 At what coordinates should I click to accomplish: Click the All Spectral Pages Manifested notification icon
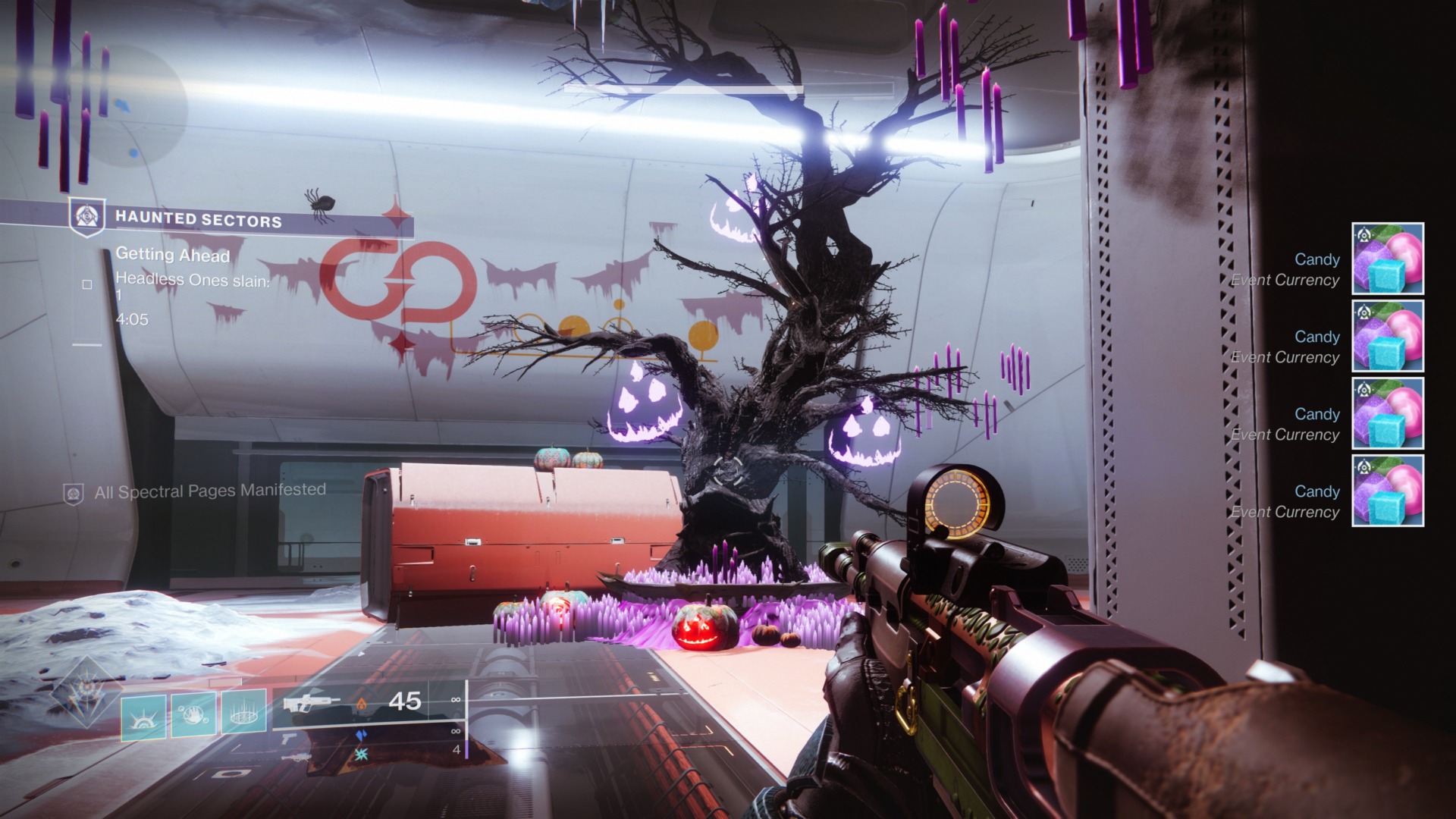tap(73, 491)
